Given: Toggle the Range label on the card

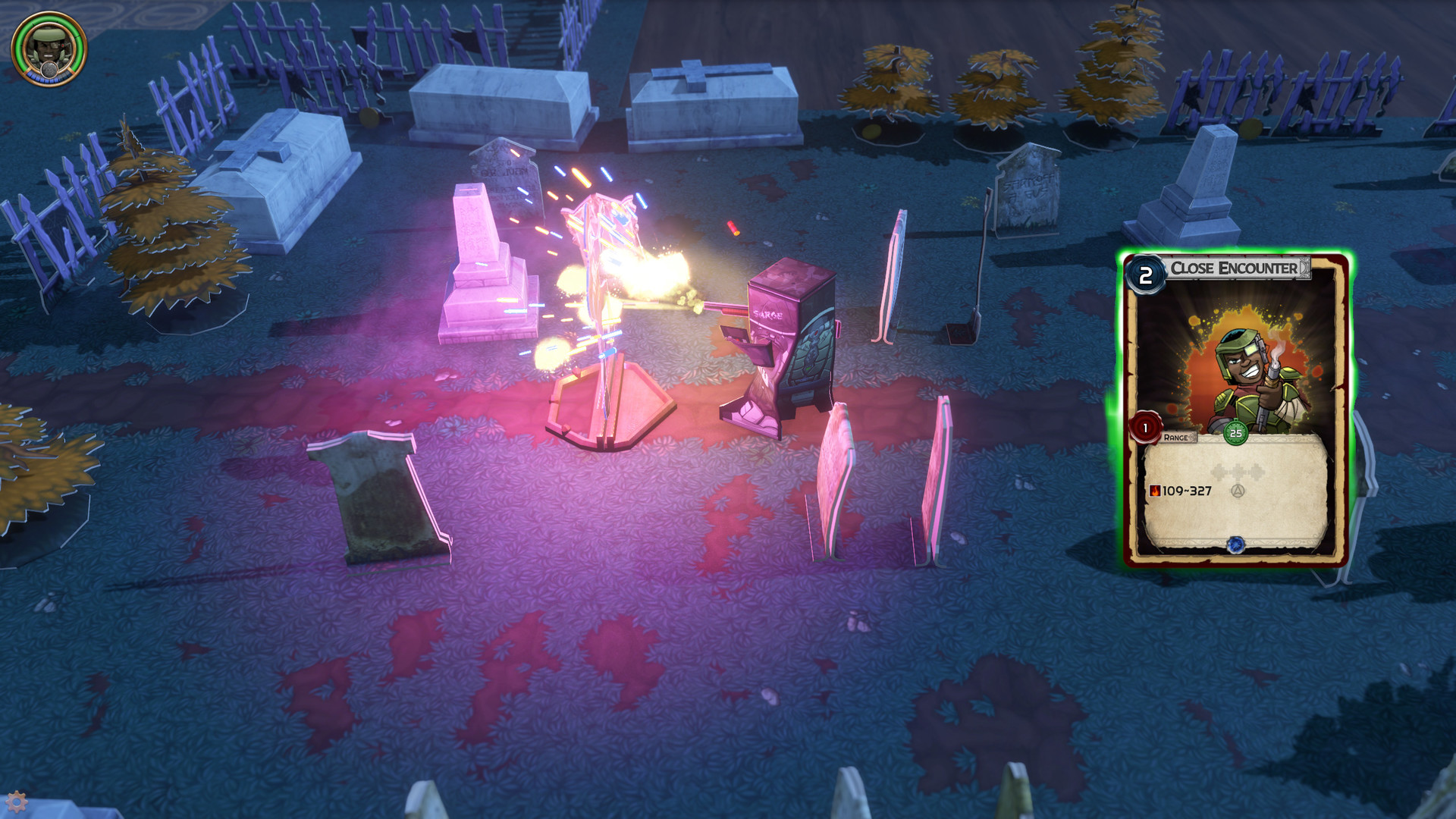Looking at the screenshot, I should [x=1178, y=437].
